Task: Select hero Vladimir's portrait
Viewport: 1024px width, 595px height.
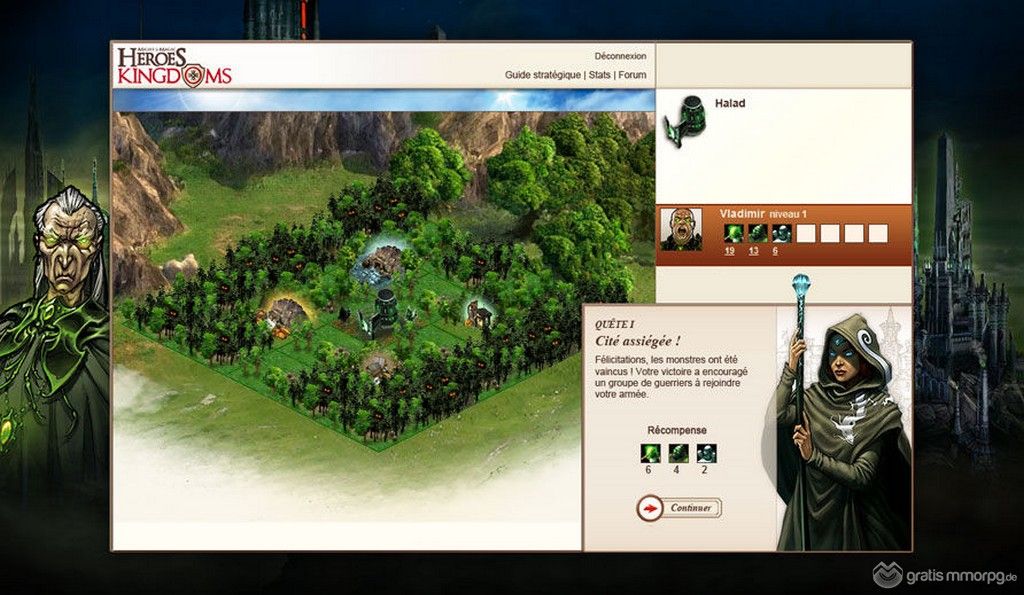Action: tap(681, 229)
